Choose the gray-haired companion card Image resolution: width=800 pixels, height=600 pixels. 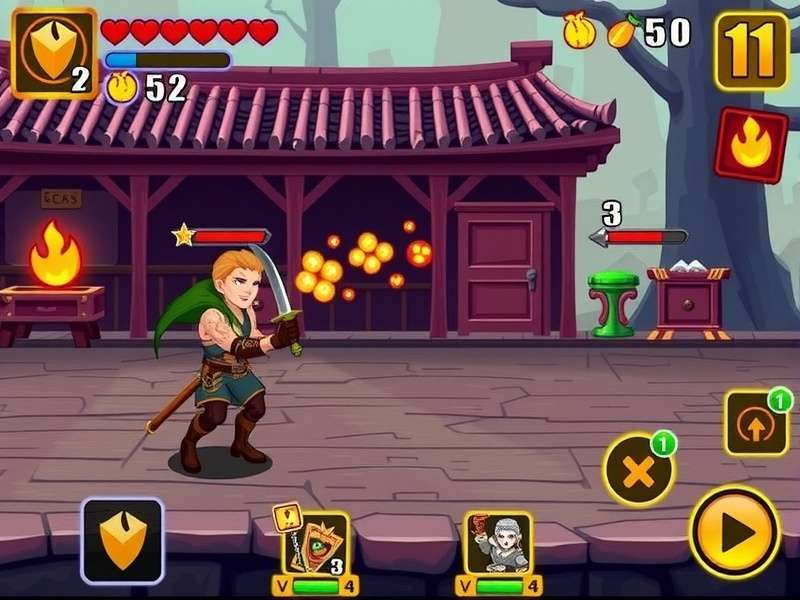coord(498,545)
